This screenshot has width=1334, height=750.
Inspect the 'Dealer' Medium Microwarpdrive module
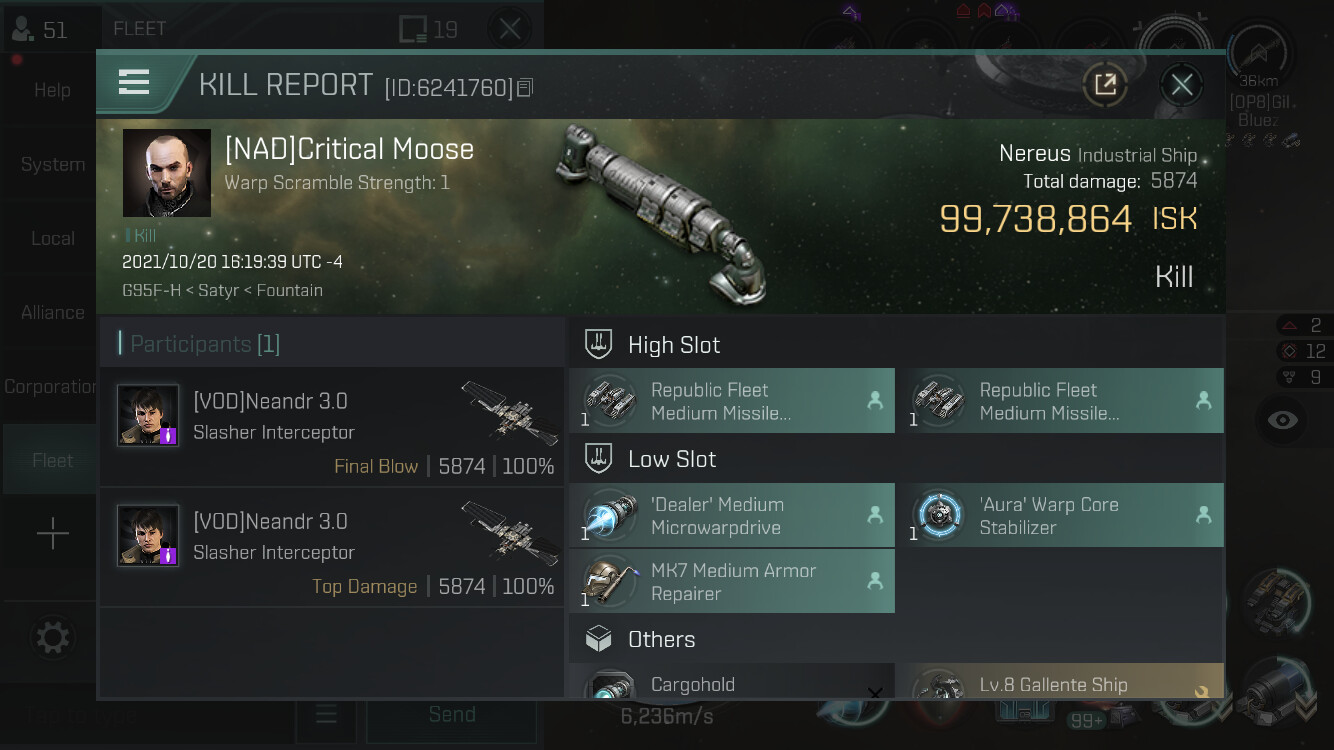pos(732,516)
